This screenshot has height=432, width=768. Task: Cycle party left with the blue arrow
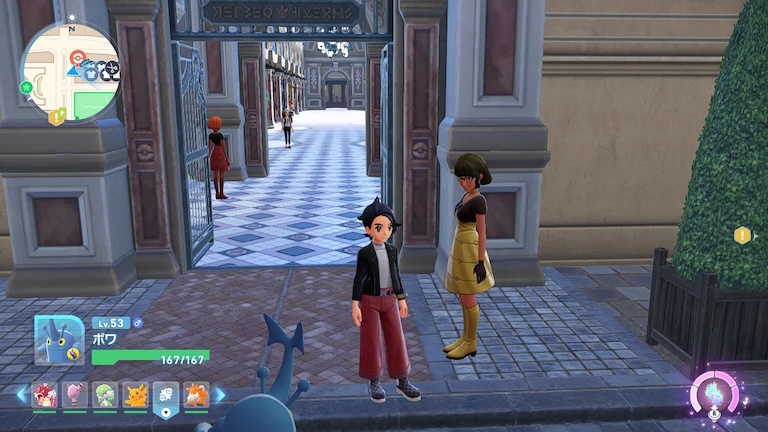click(22, 395)
